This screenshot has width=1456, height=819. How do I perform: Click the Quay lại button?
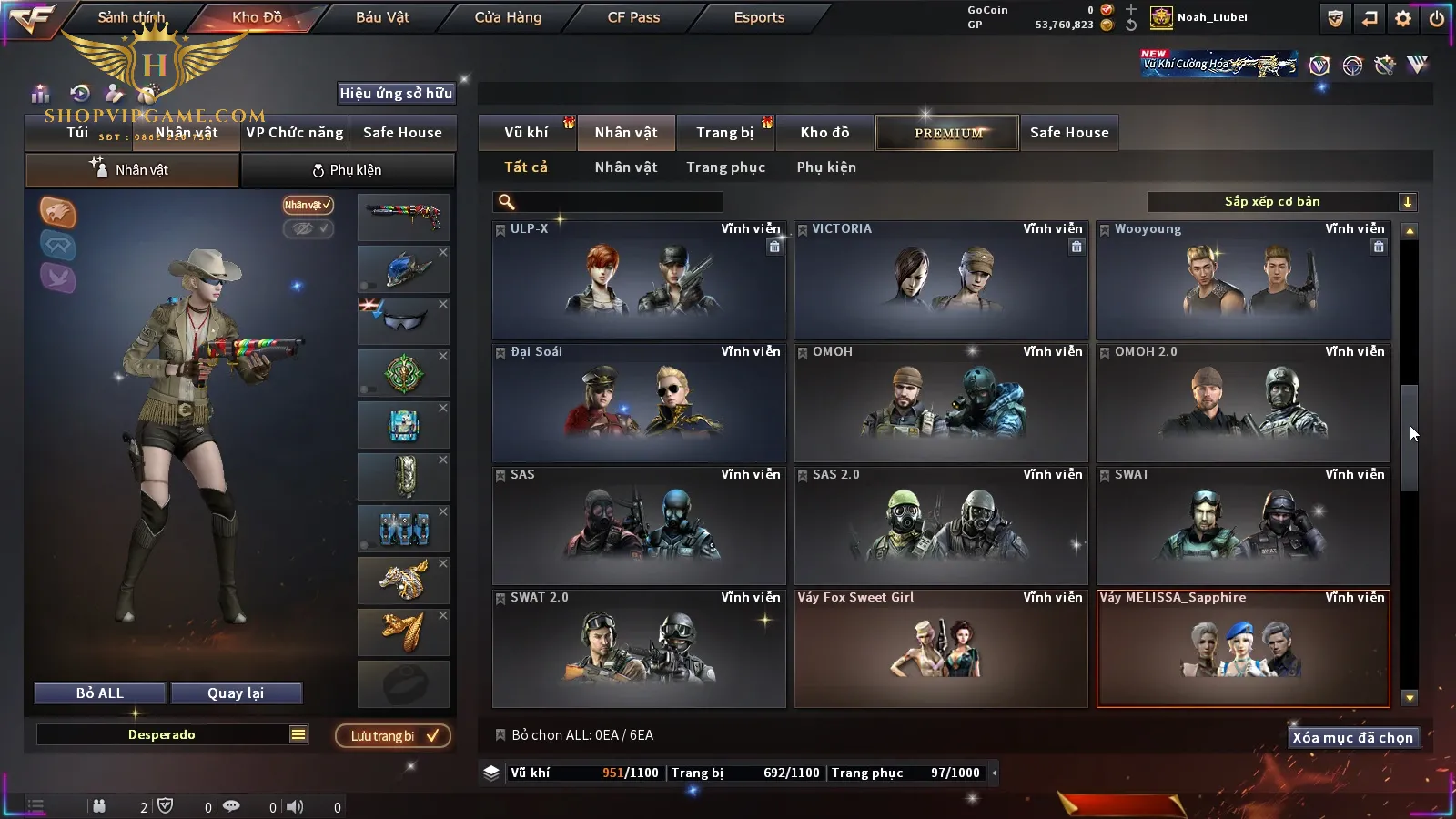click(236, 693)
